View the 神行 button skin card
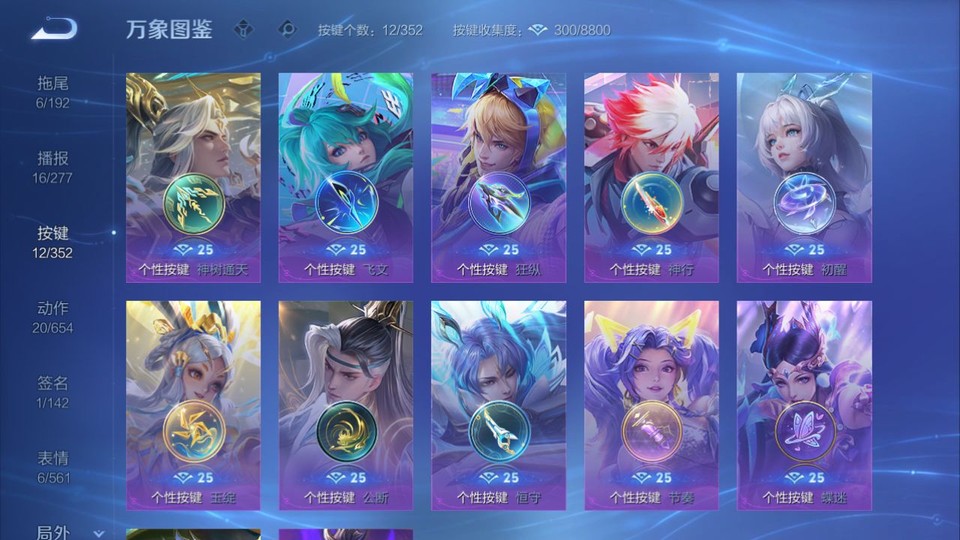 click(652, 177)
